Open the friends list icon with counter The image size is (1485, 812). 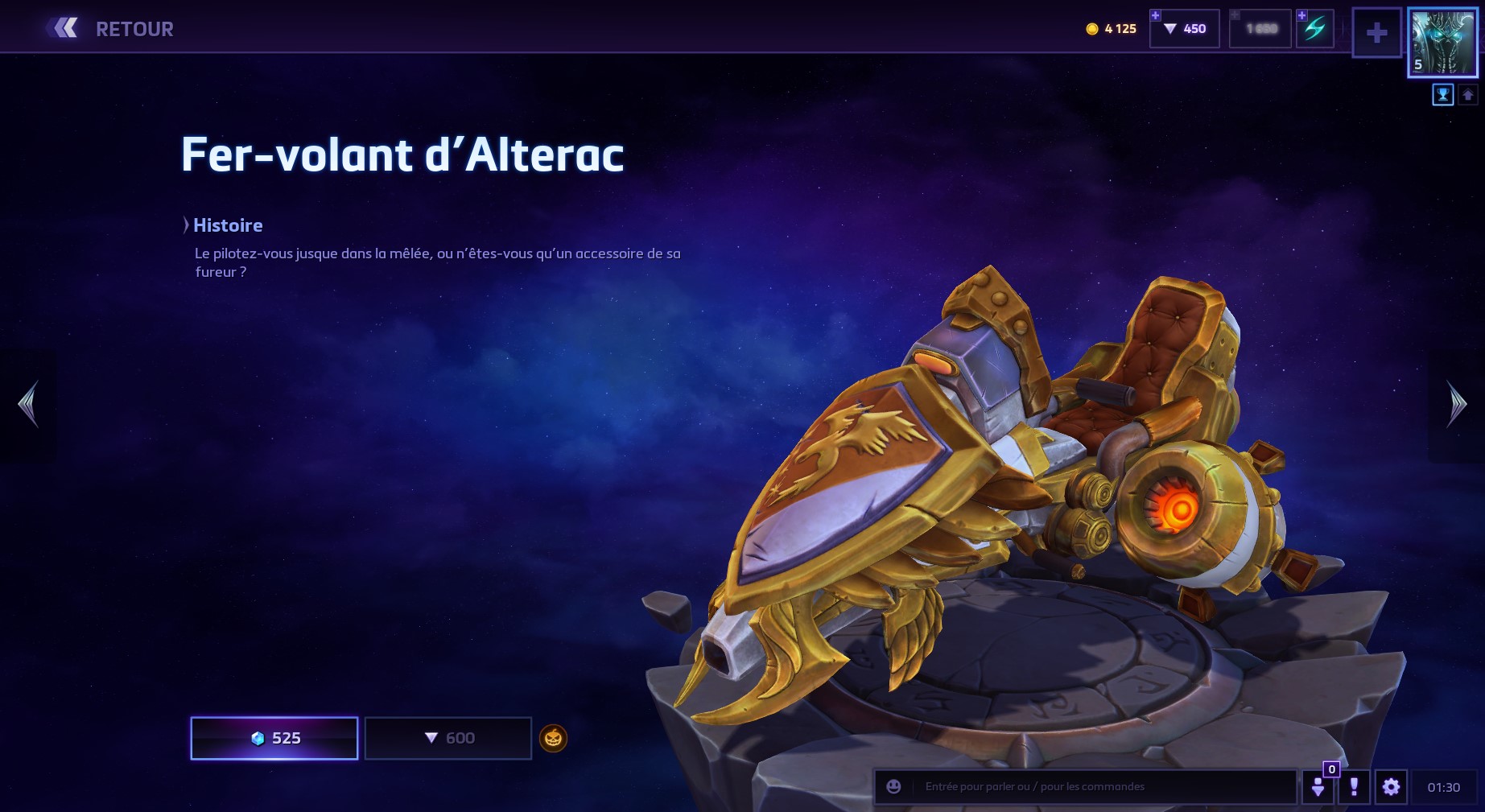tap(1318, 787)
